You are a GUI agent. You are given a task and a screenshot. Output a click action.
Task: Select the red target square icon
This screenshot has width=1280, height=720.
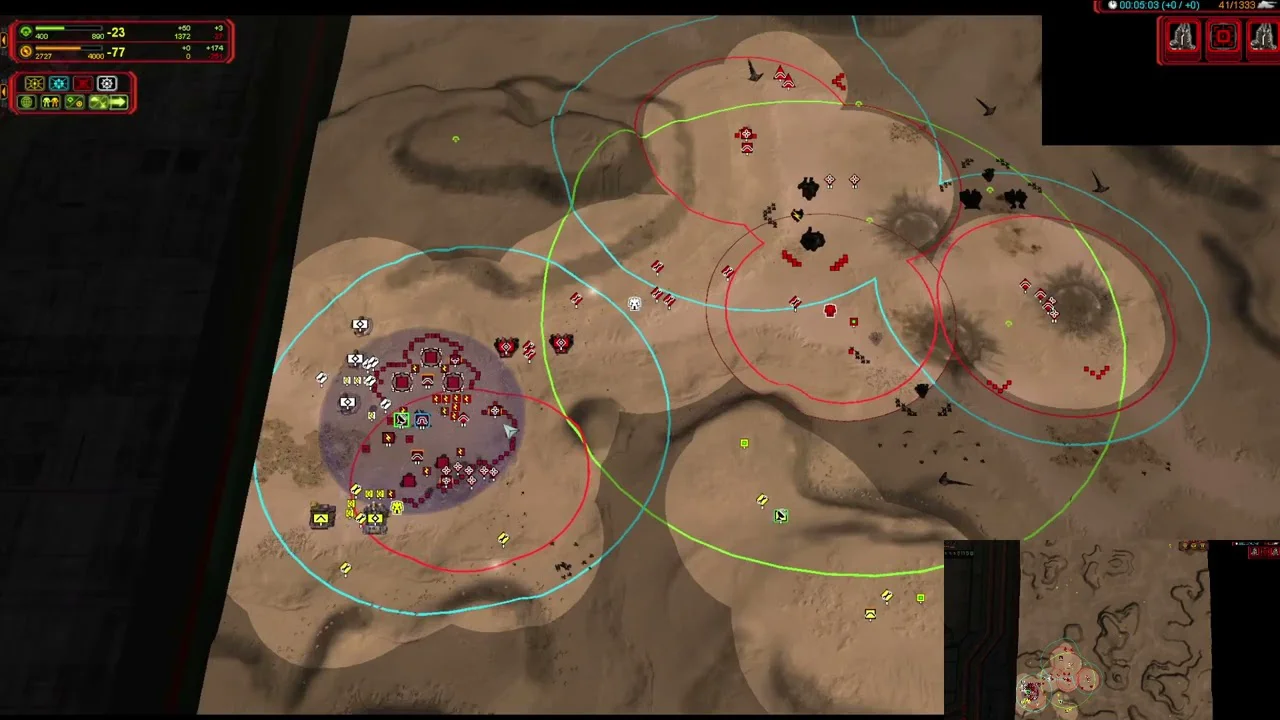coord(1222,38)
